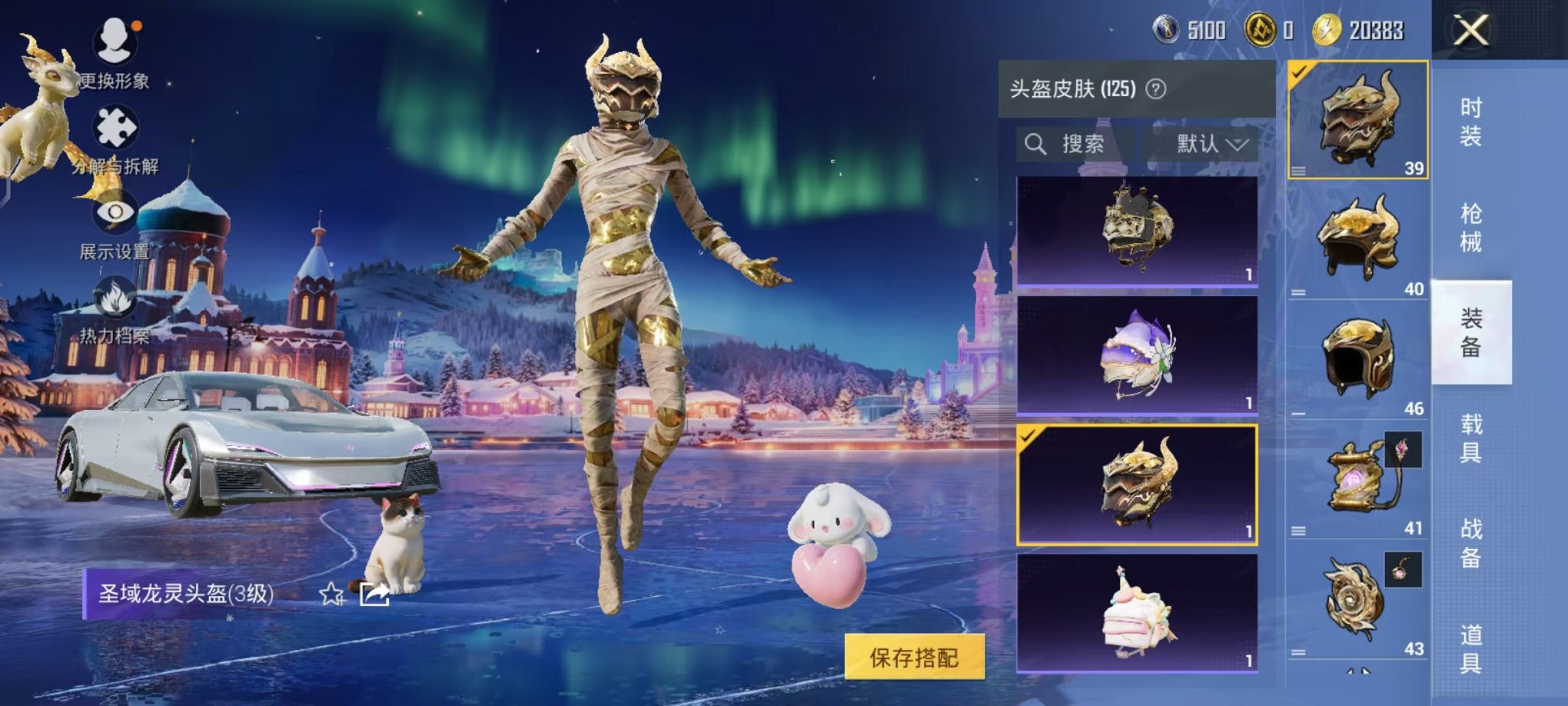Select the 分解与拆解 decompose icon

coord(115,125)
